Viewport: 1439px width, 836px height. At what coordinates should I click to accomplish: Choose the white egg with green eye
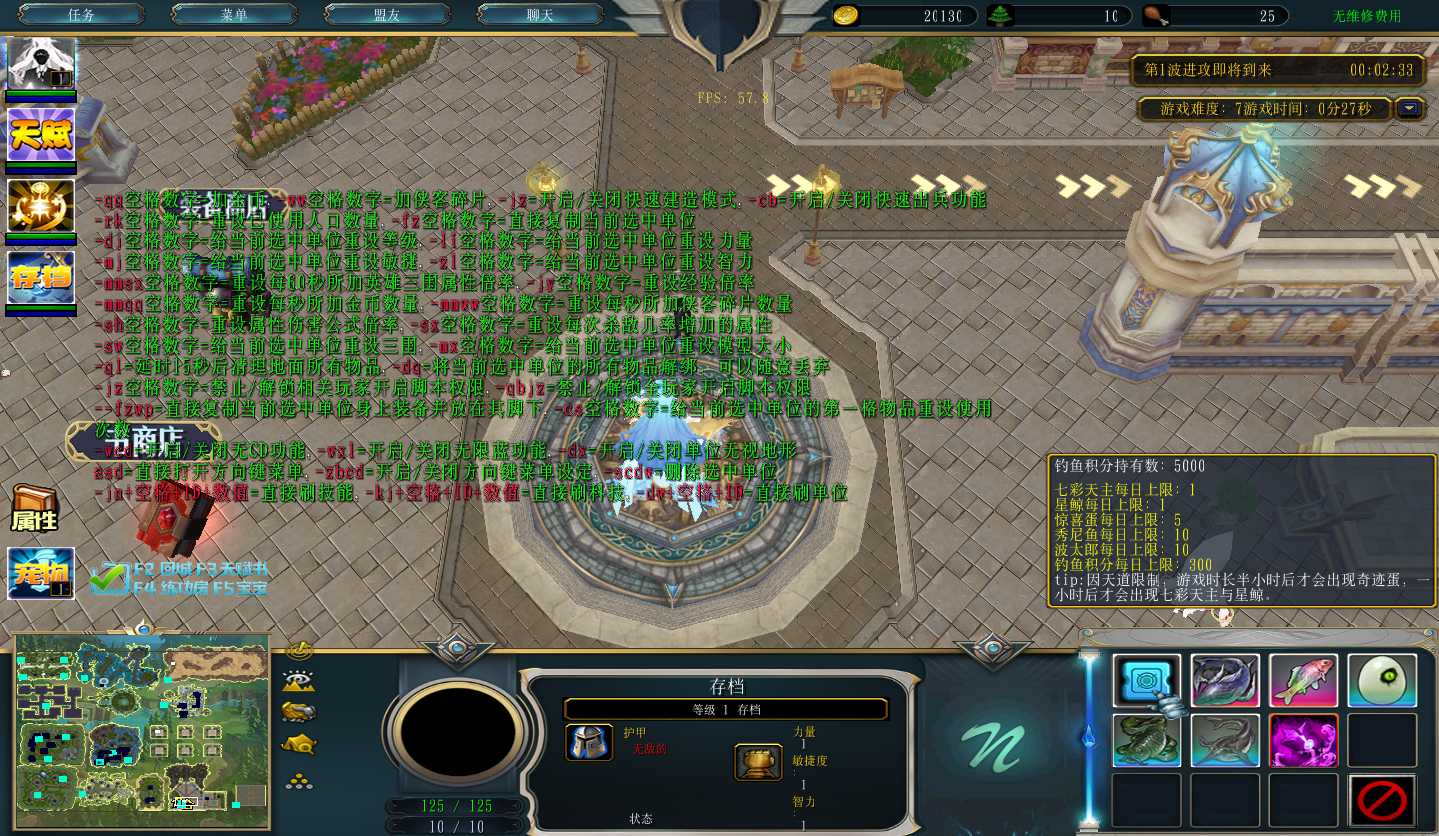[1381, 681]
